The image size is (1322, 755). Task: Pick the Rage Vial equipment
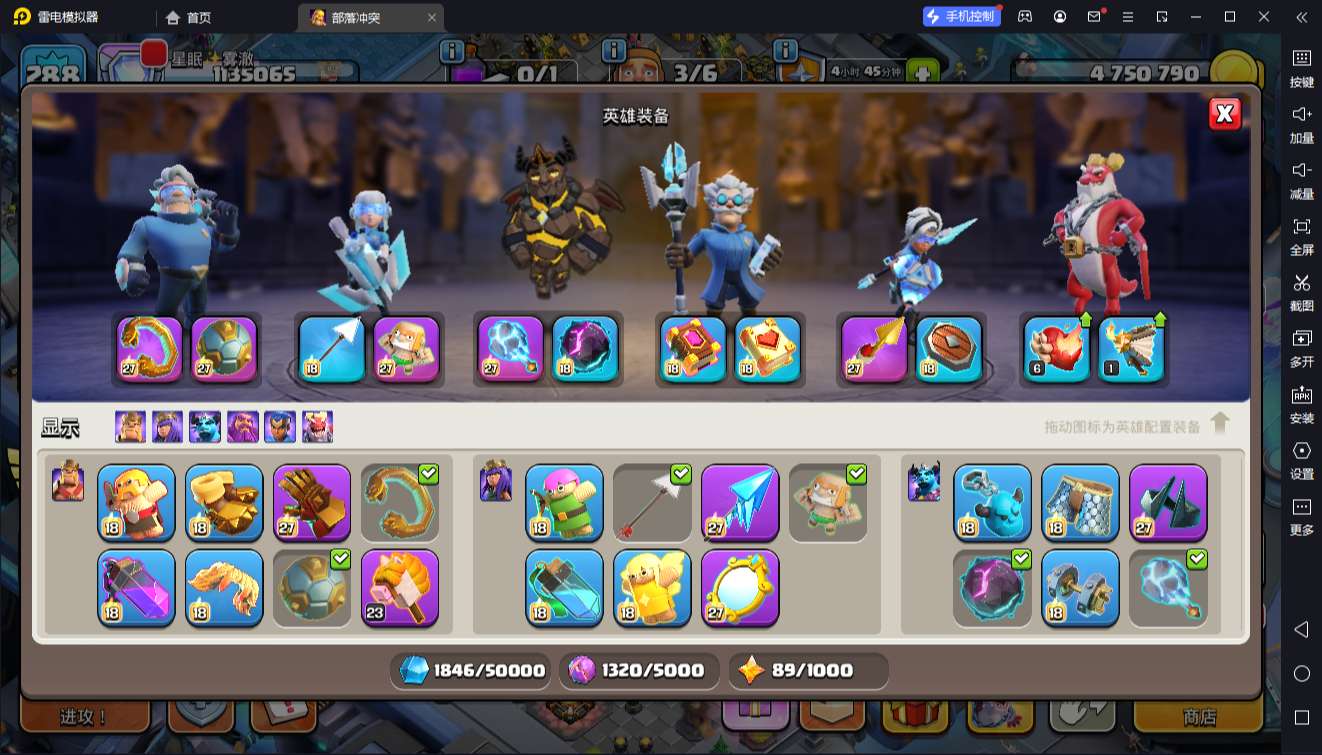click(x=136, y=587)
